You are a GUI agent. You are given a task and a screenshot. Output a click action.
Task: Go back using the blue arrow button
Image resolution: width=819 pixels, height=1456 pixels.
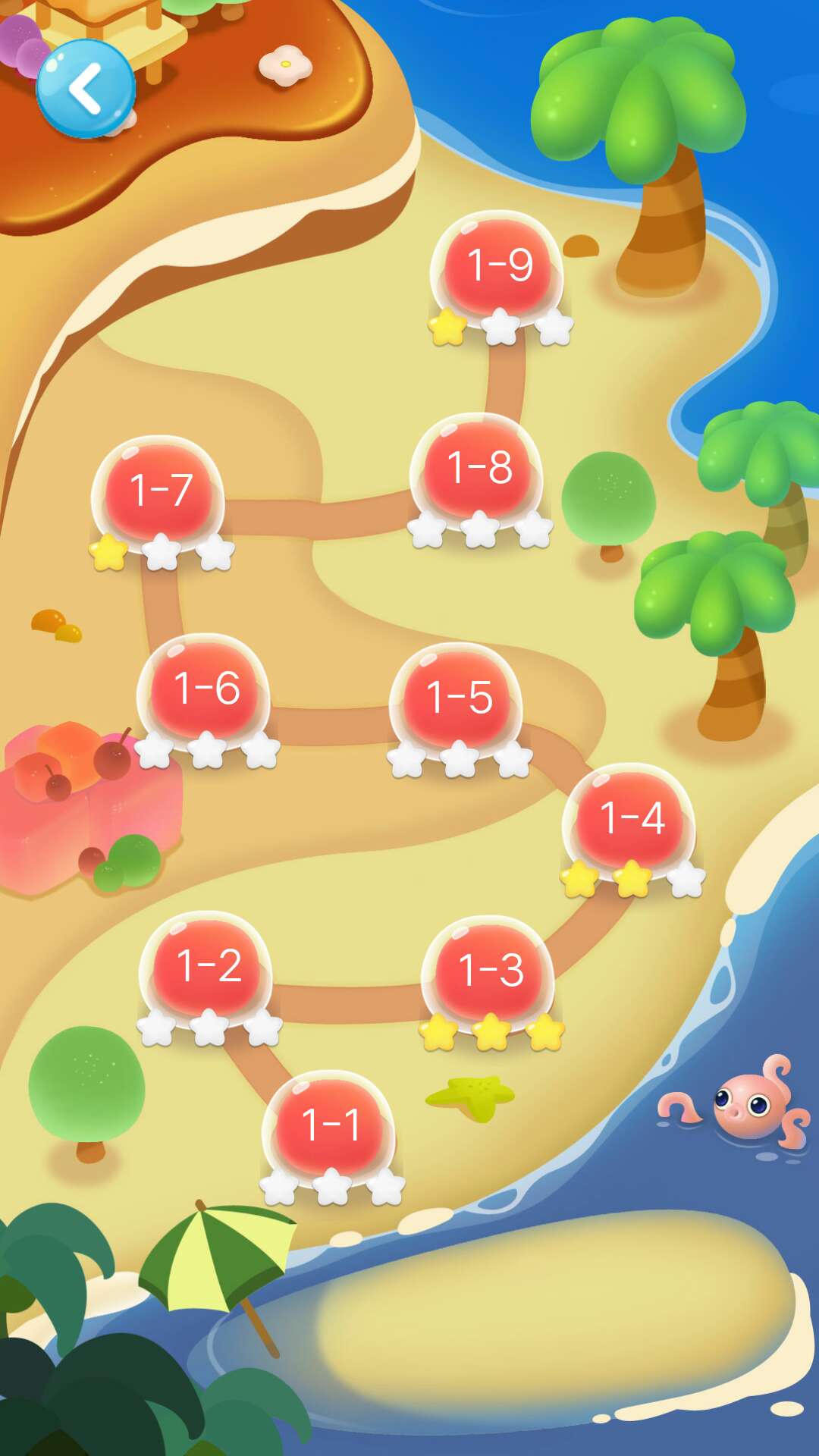(86, 89)
